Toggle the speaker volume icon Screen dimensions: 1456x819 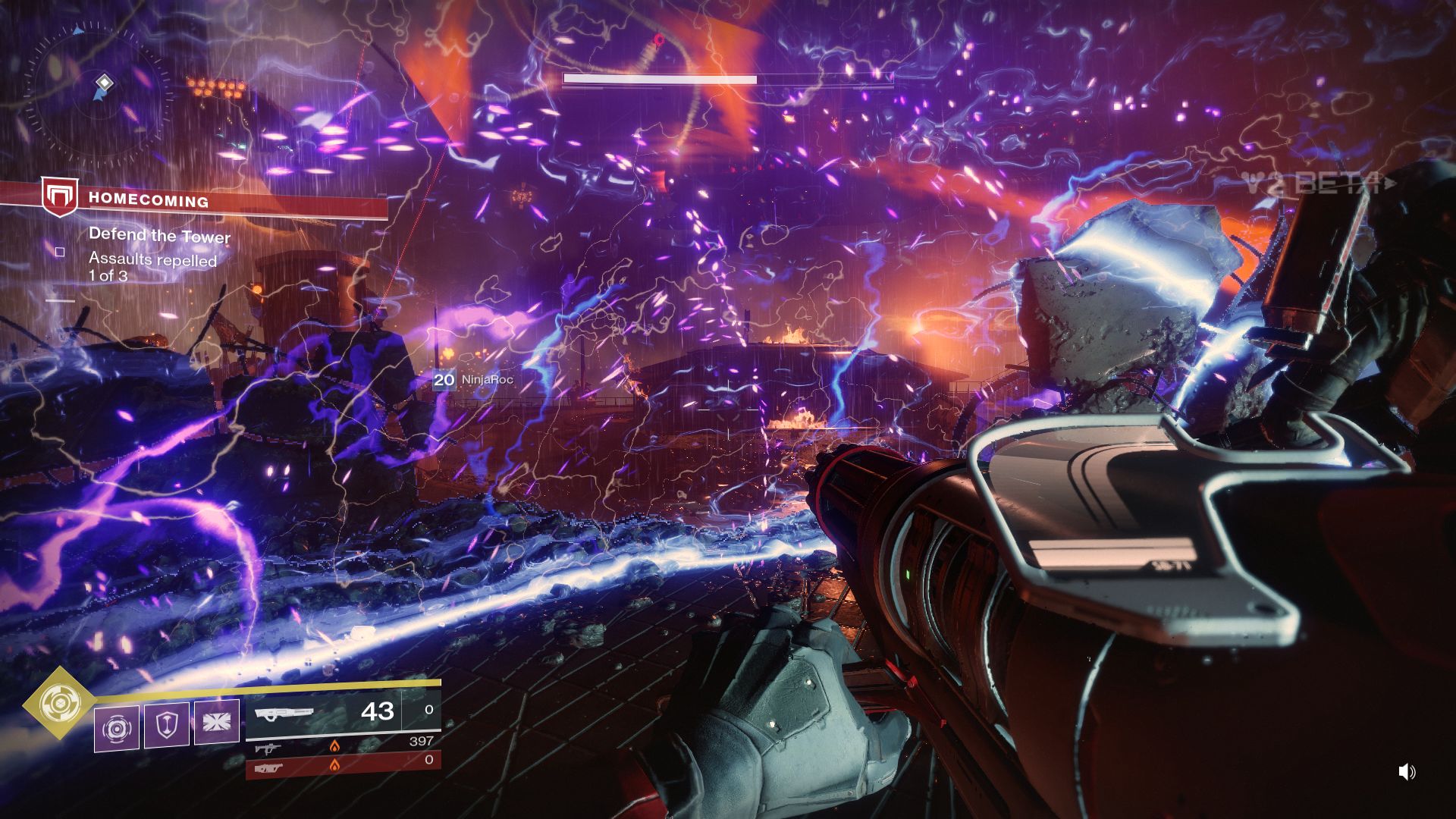pos(1406,772)
